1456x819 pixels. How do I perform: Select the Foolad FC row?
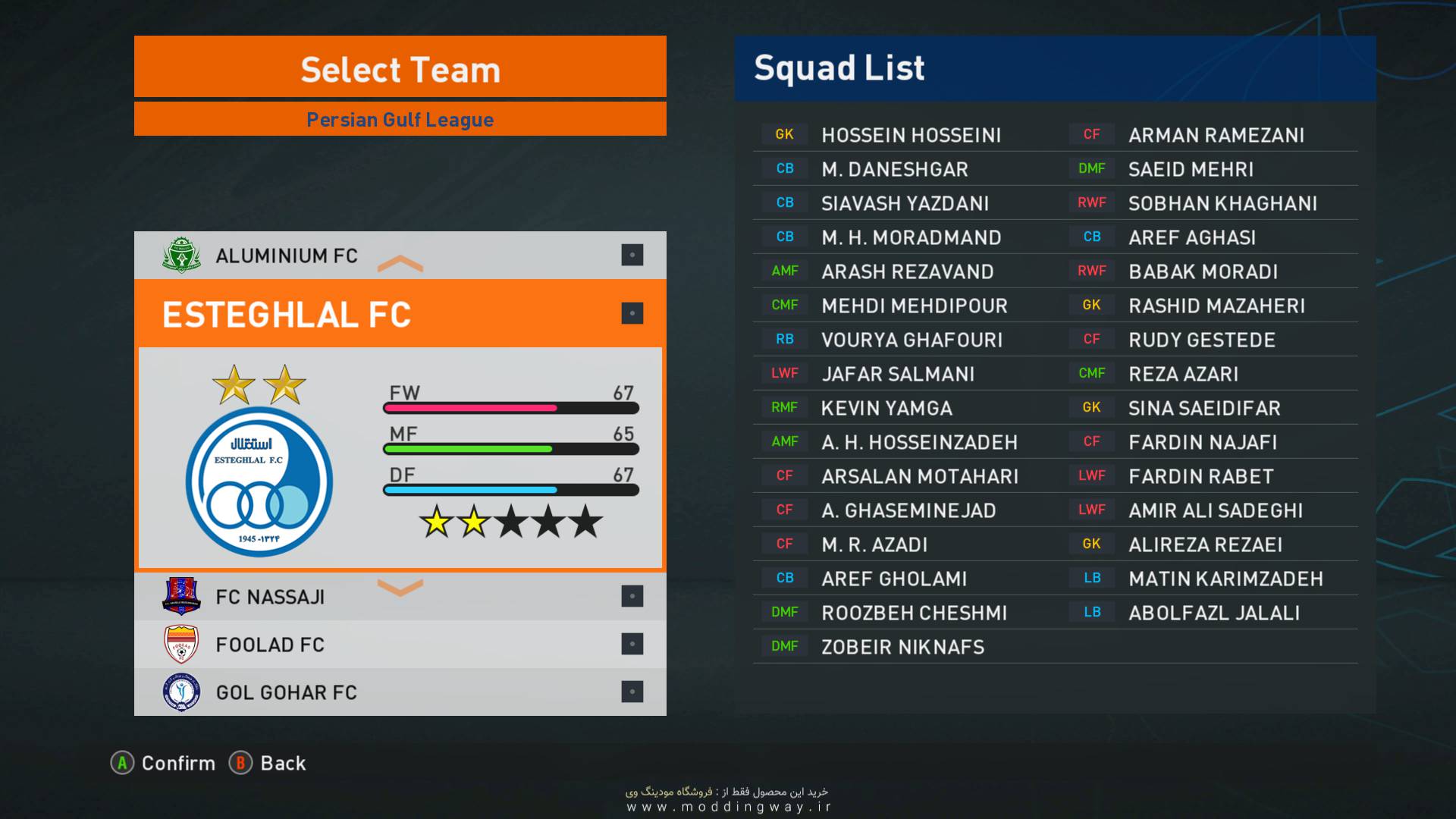click(270, 645)
